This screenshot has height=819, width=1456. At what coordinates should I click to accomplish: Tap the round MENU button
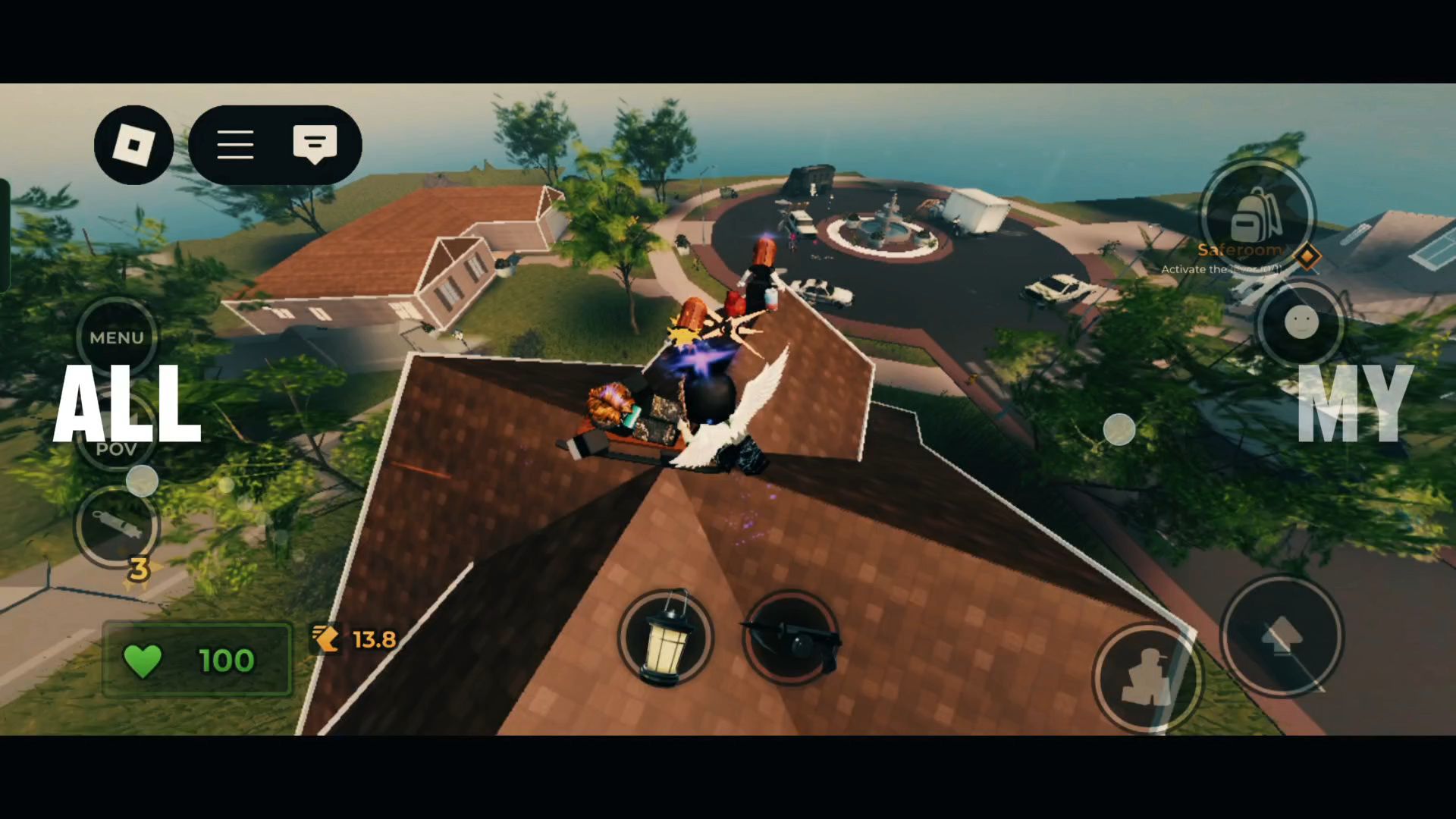tap(117, 337)
